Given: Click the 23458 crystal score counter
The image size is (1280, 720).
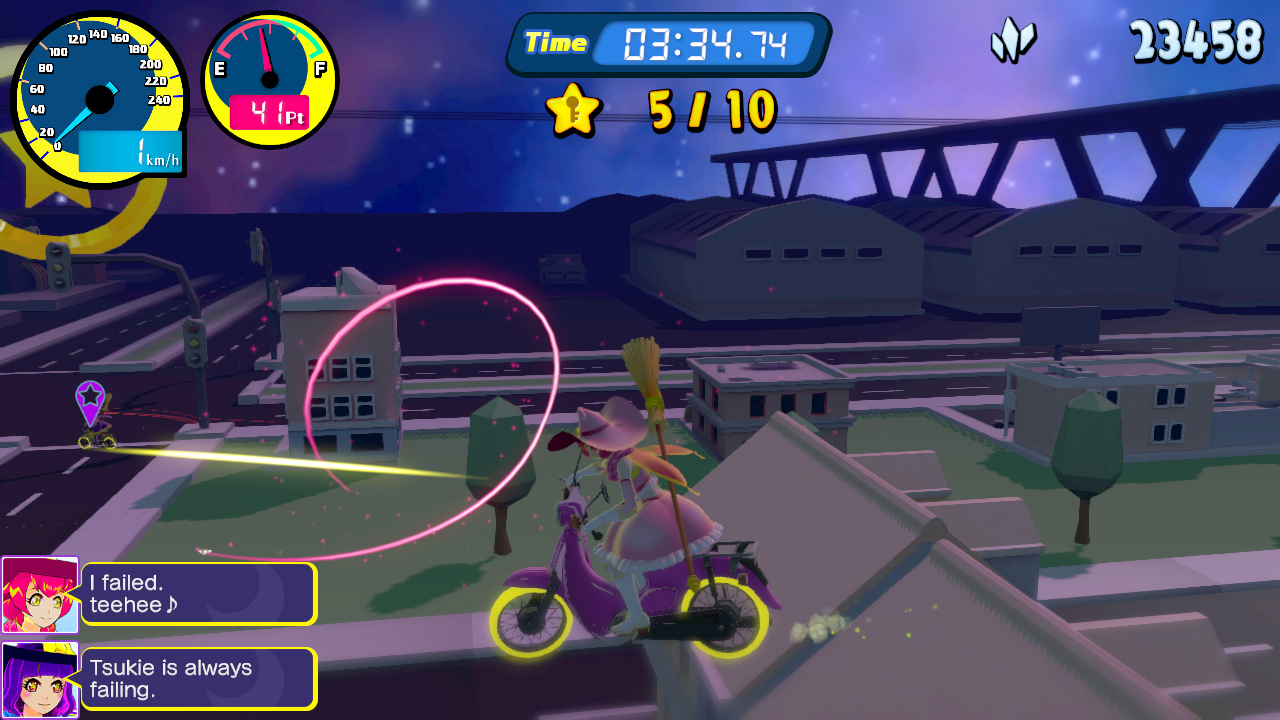Looking at the screenshot, I should tap(1197, 42).
